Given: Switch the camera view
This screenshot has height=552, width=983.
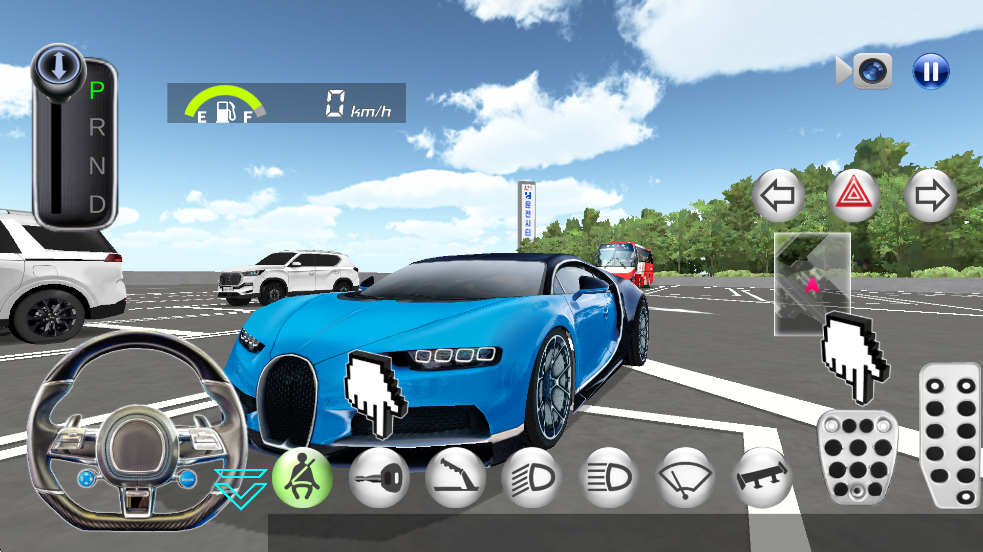Looking at the screenshot, I should coord(865,71).
